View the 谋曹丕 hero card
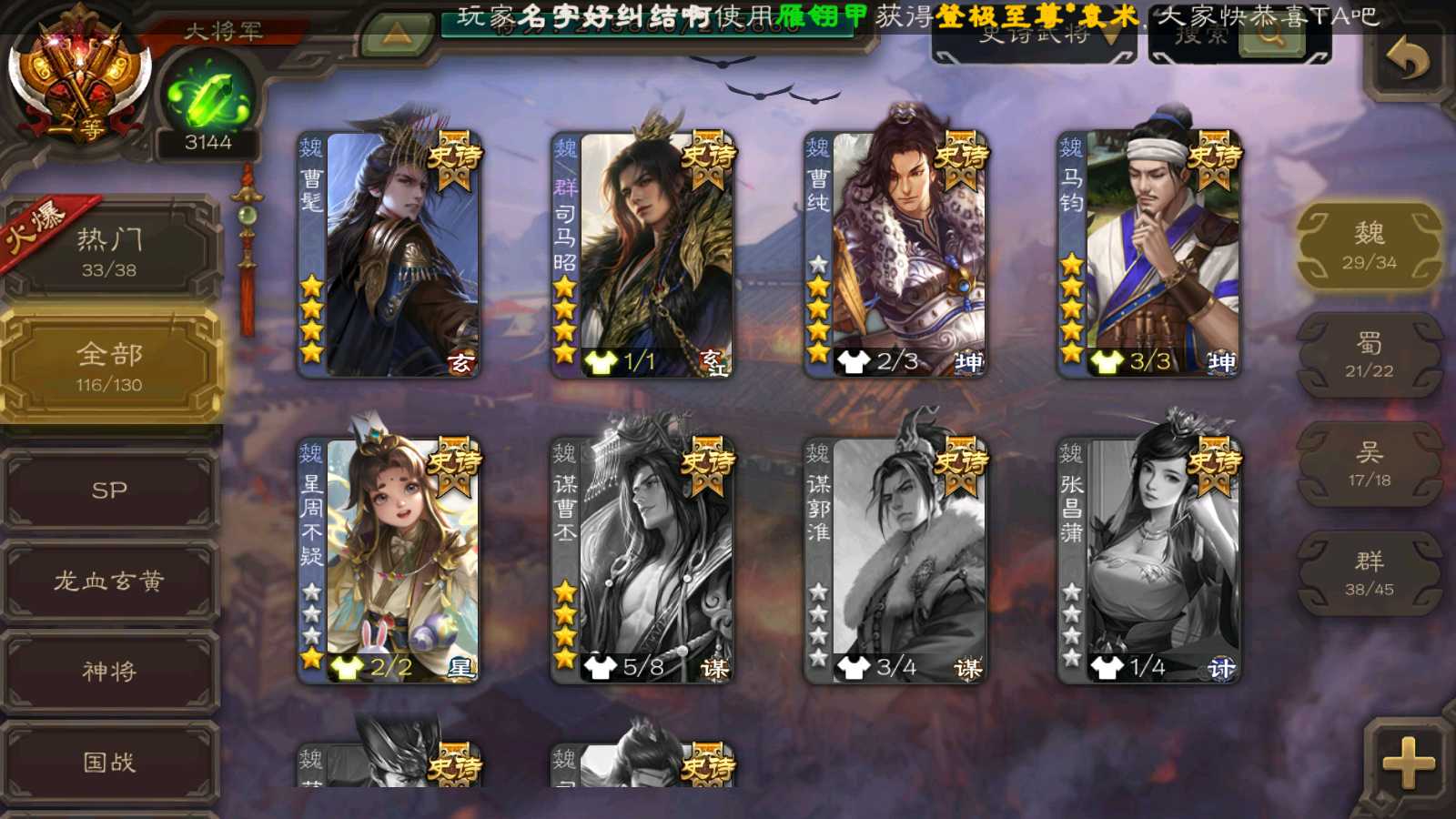Screen dimensions: 1456x819 [642, 561]
